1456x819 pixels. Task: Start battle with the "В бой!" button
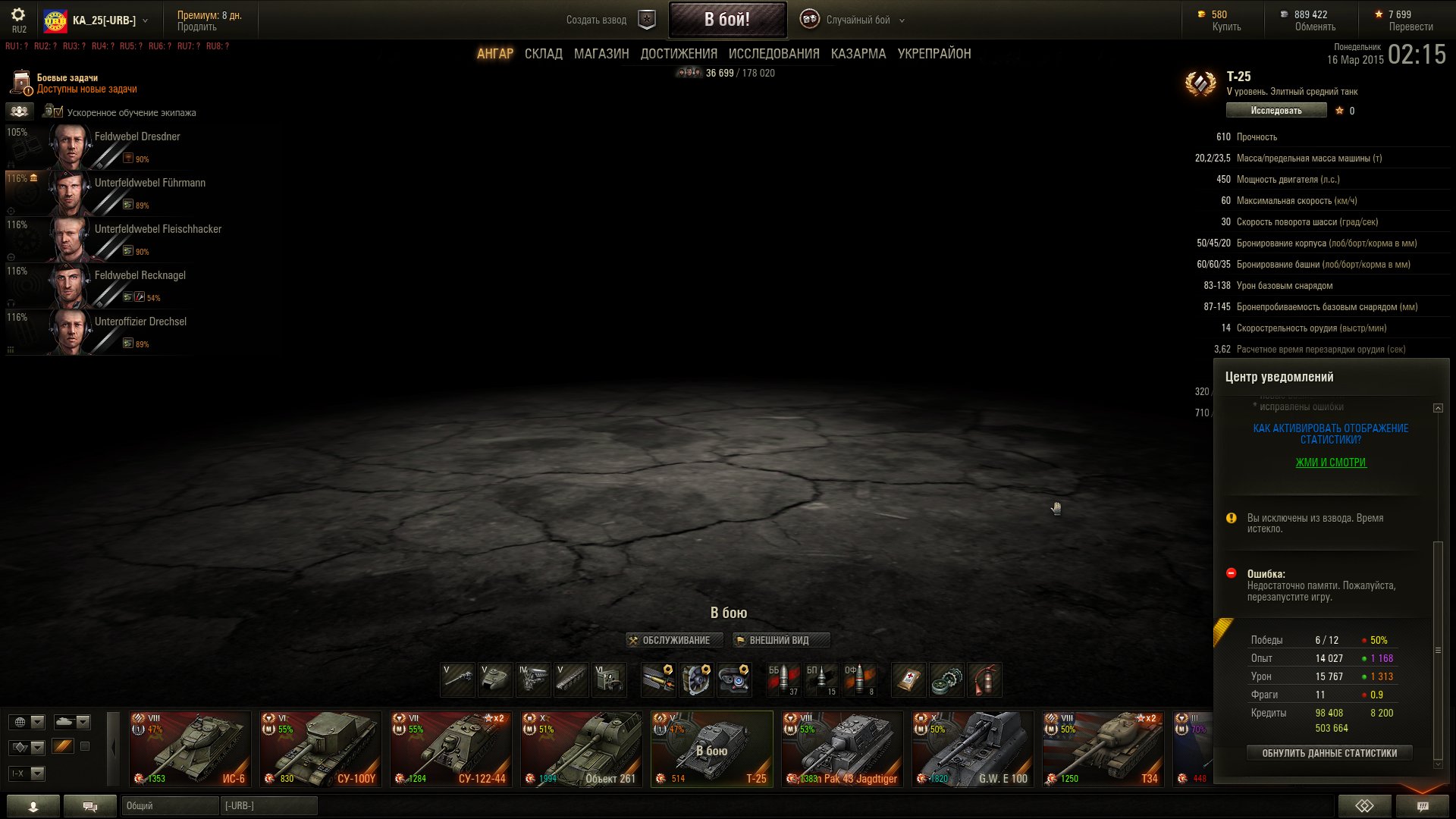pos(726,20)
